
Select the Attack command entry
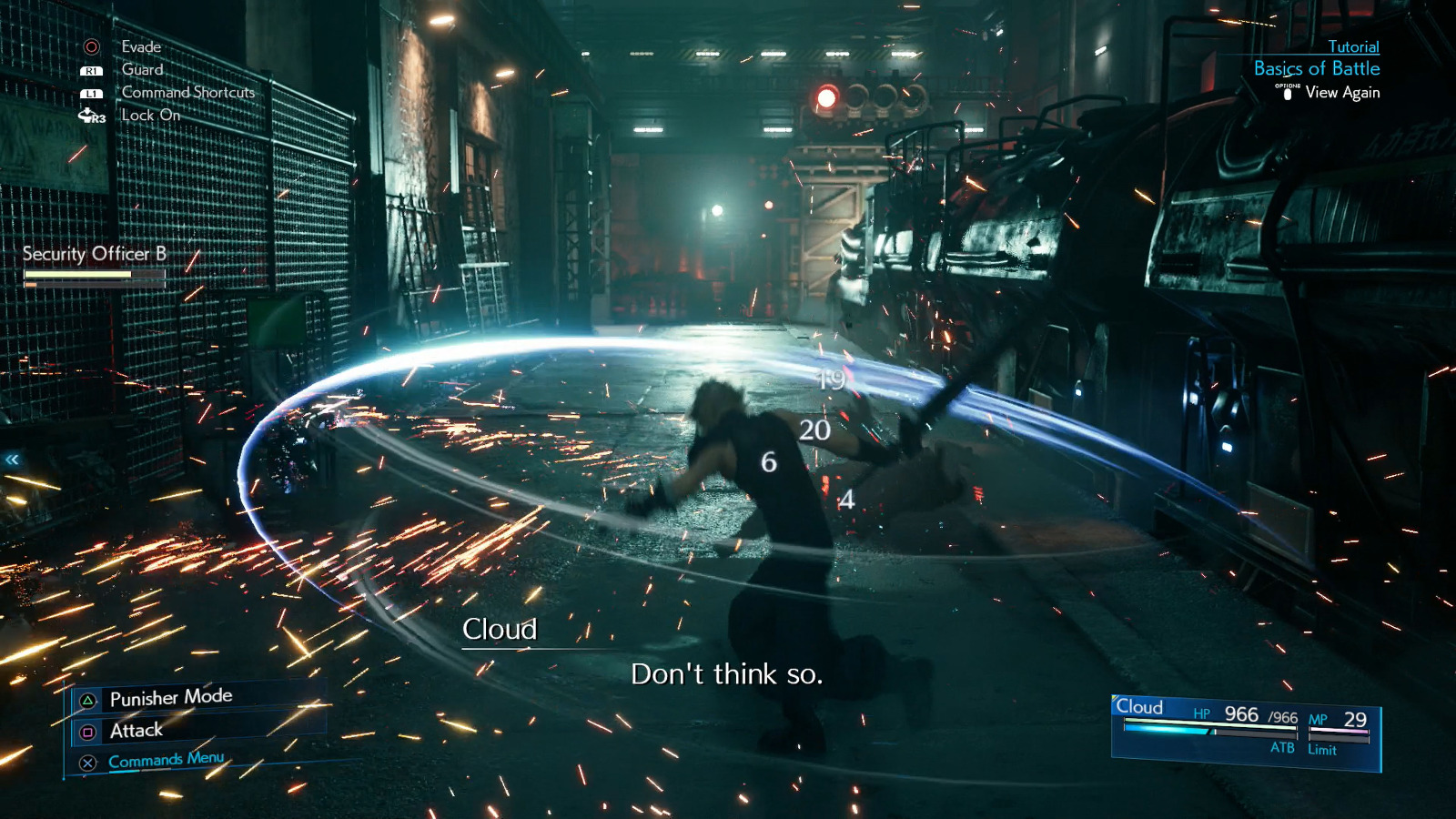[x=135, y=730]
